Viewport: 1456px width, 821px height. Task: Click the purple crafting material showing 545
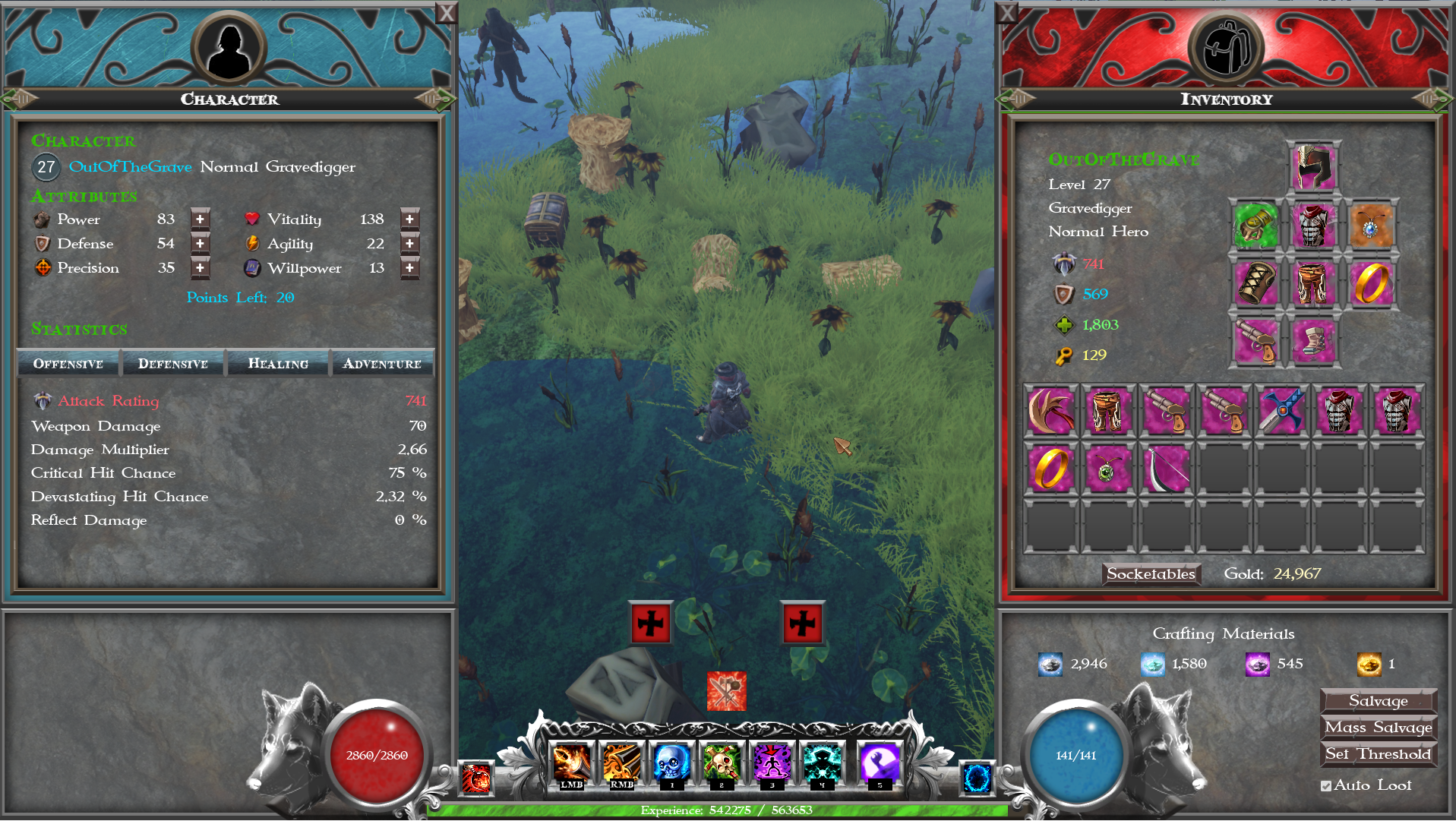click(1257, 663)
